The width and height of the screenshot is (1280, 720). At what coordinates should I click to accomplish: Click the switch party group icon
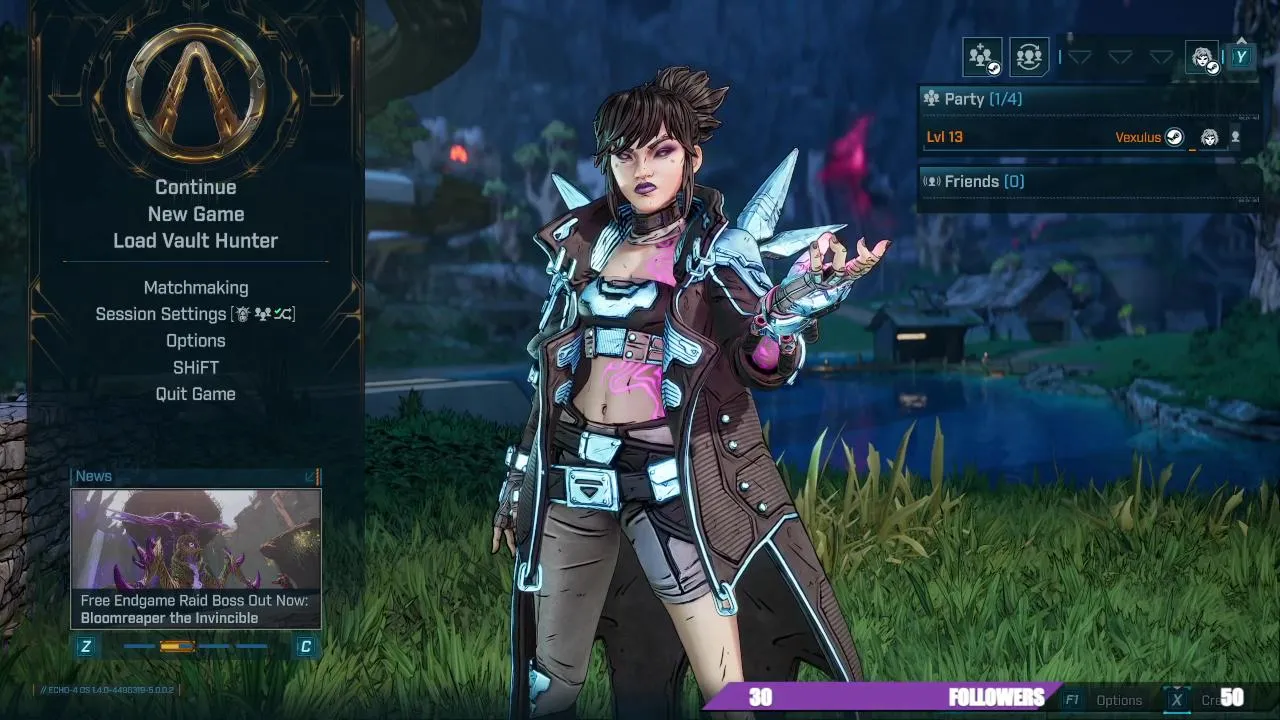coord(1028,57)
